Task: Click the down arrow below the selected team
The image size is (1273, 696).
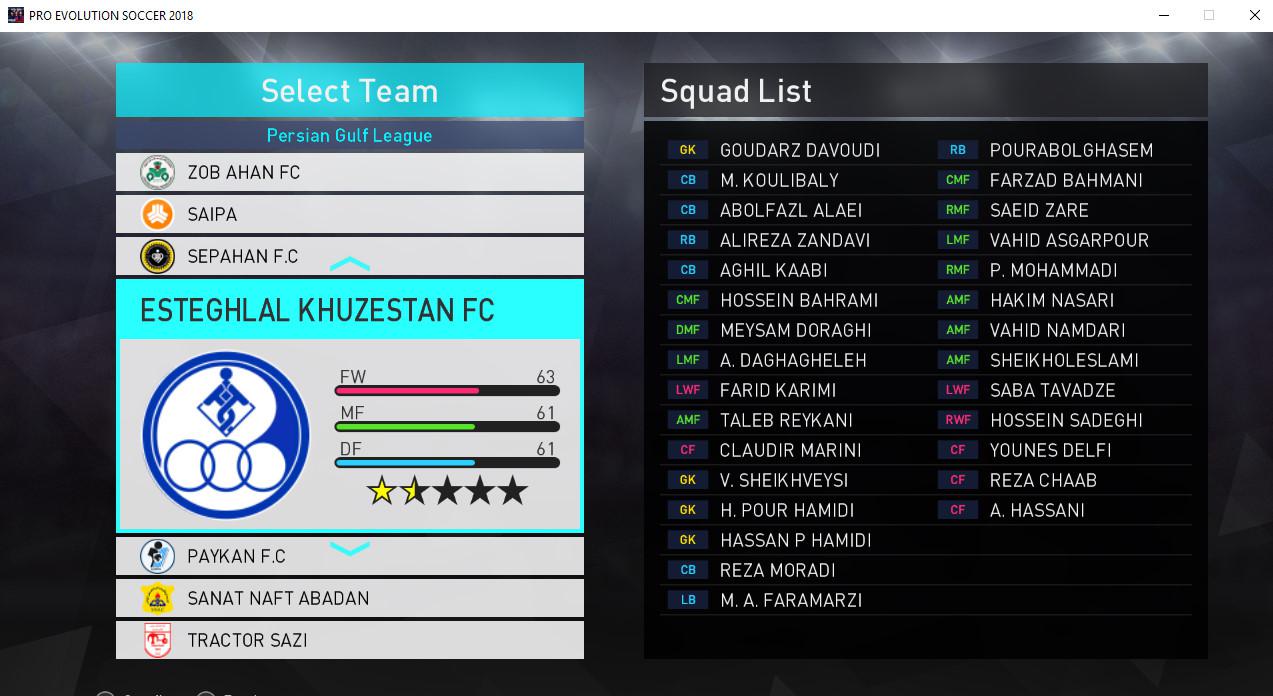Action: (x=350, y=548)
